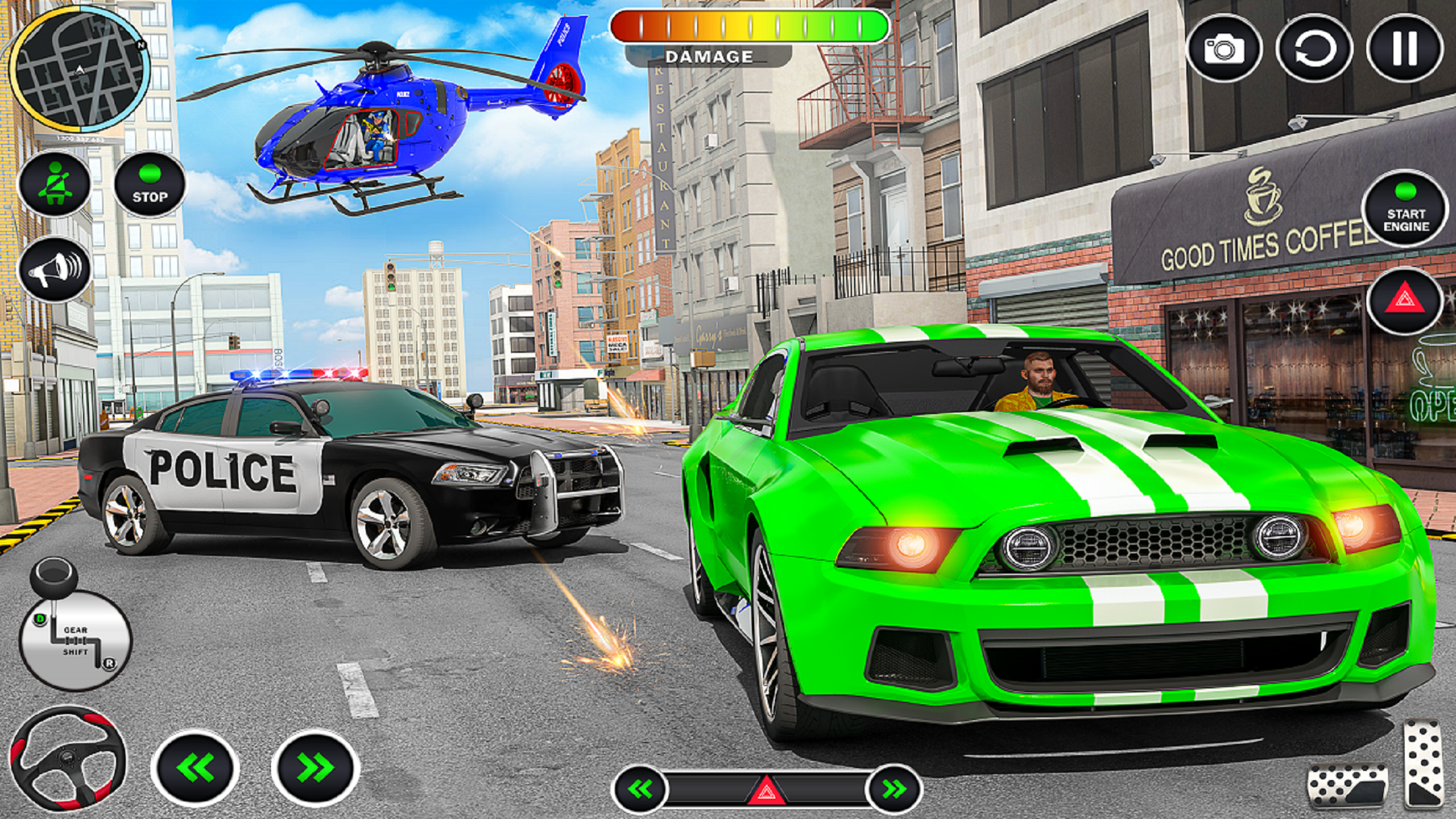
Task: Restart the level using the reset icon
Action: coord(1315,49)
